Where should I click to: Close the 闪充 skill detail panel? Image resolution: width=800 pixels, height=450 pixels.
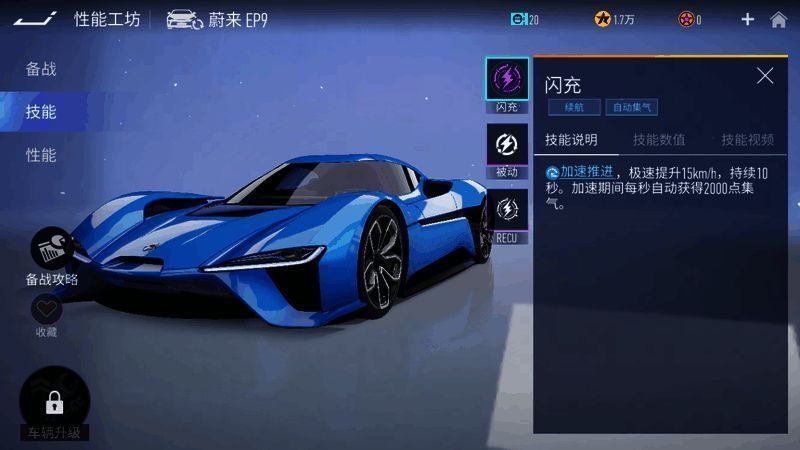(x=765, y=76)
